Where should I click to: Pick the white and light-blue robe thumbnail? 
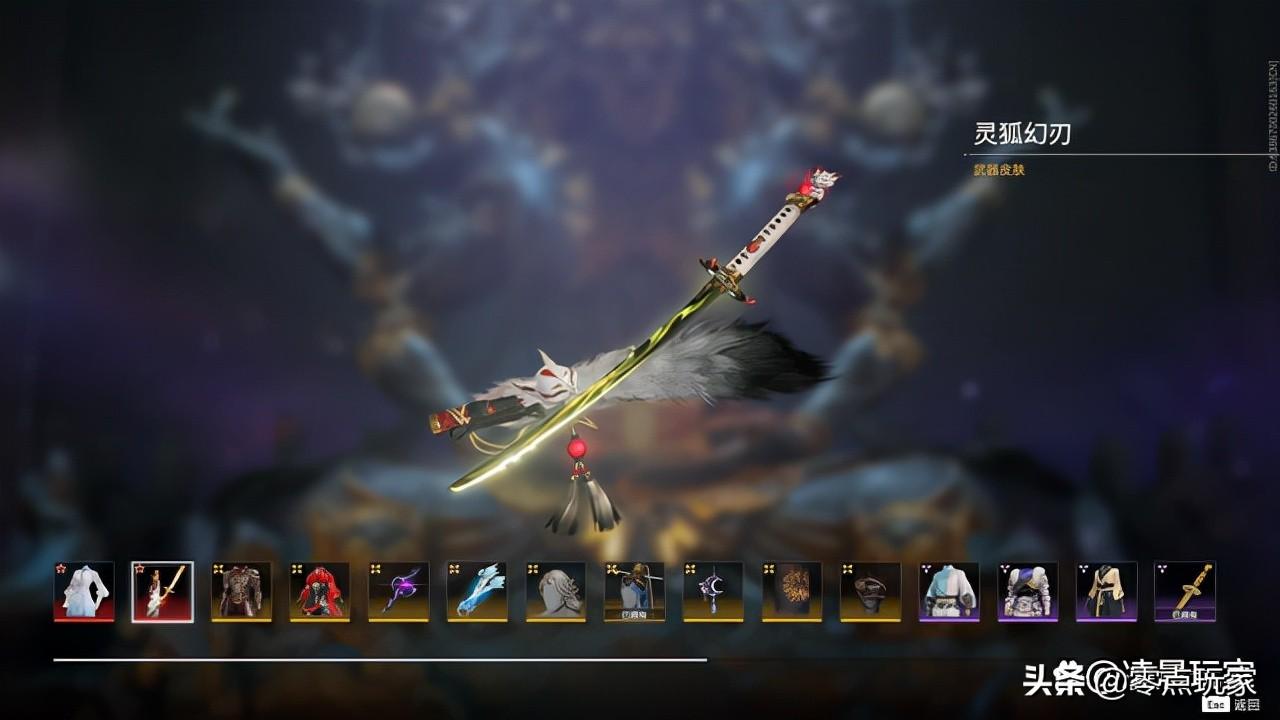pos(949,591)
